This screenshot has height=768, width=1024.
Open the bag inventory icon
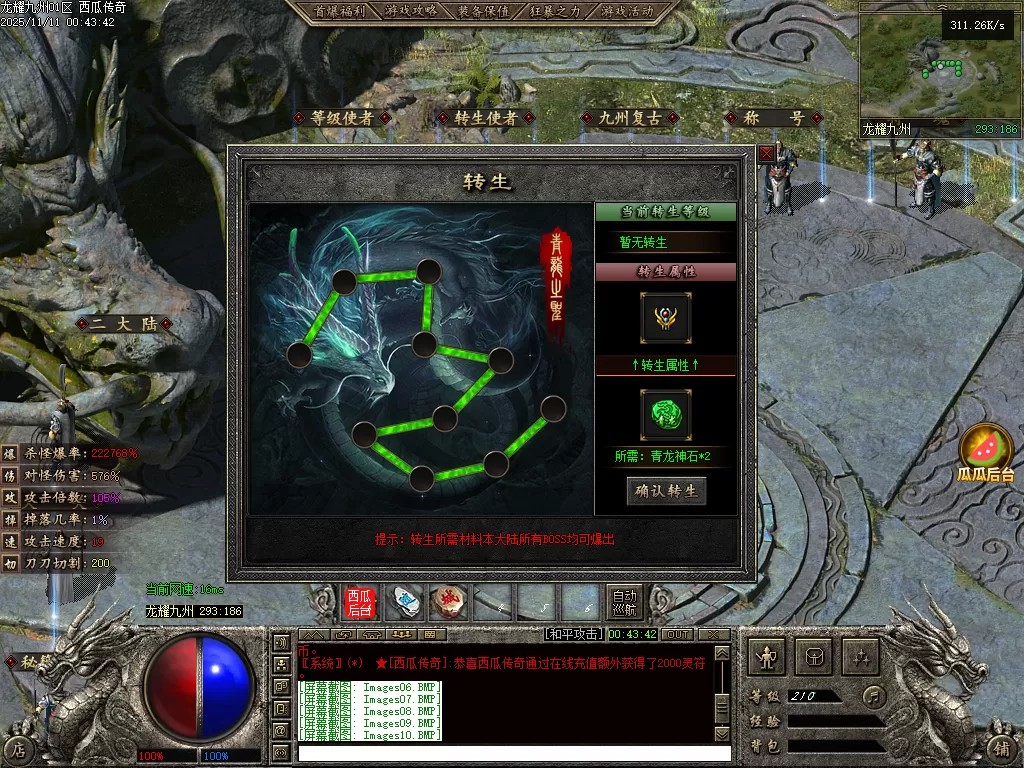(814, 656)
